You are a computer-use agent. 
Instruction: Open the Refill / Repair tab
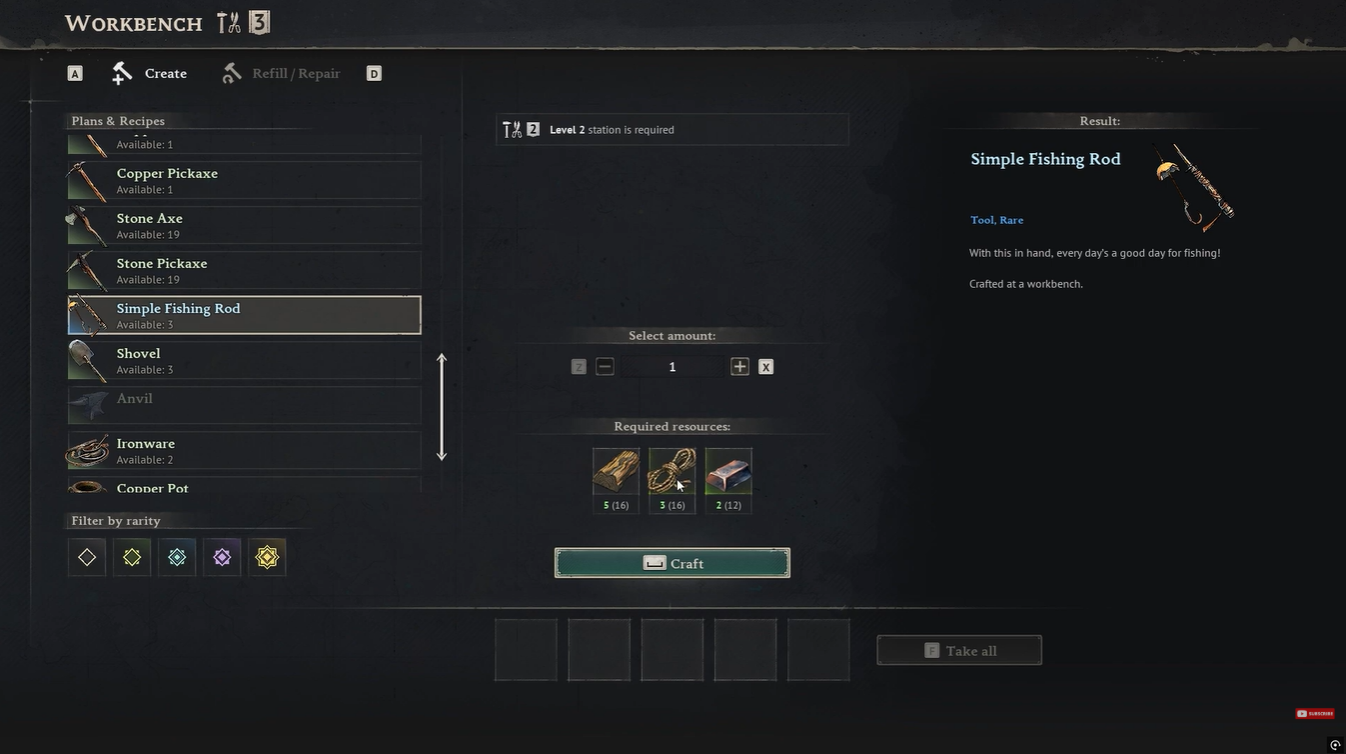pyautogui.click(x=281, y=73)
